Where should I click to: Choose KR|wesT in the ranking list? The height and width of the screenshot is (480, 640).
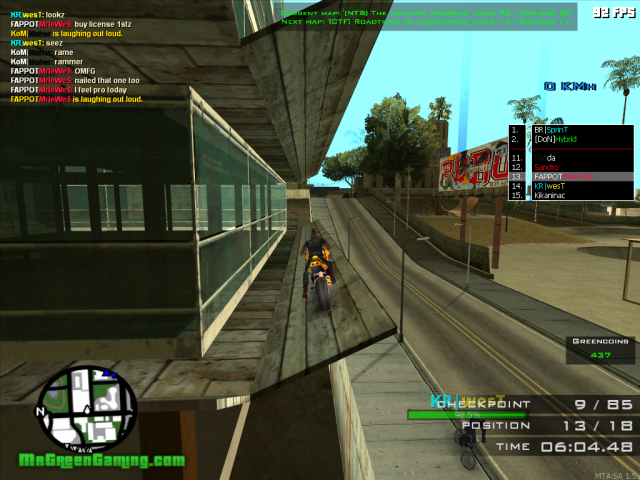click(x=549, y=186)
